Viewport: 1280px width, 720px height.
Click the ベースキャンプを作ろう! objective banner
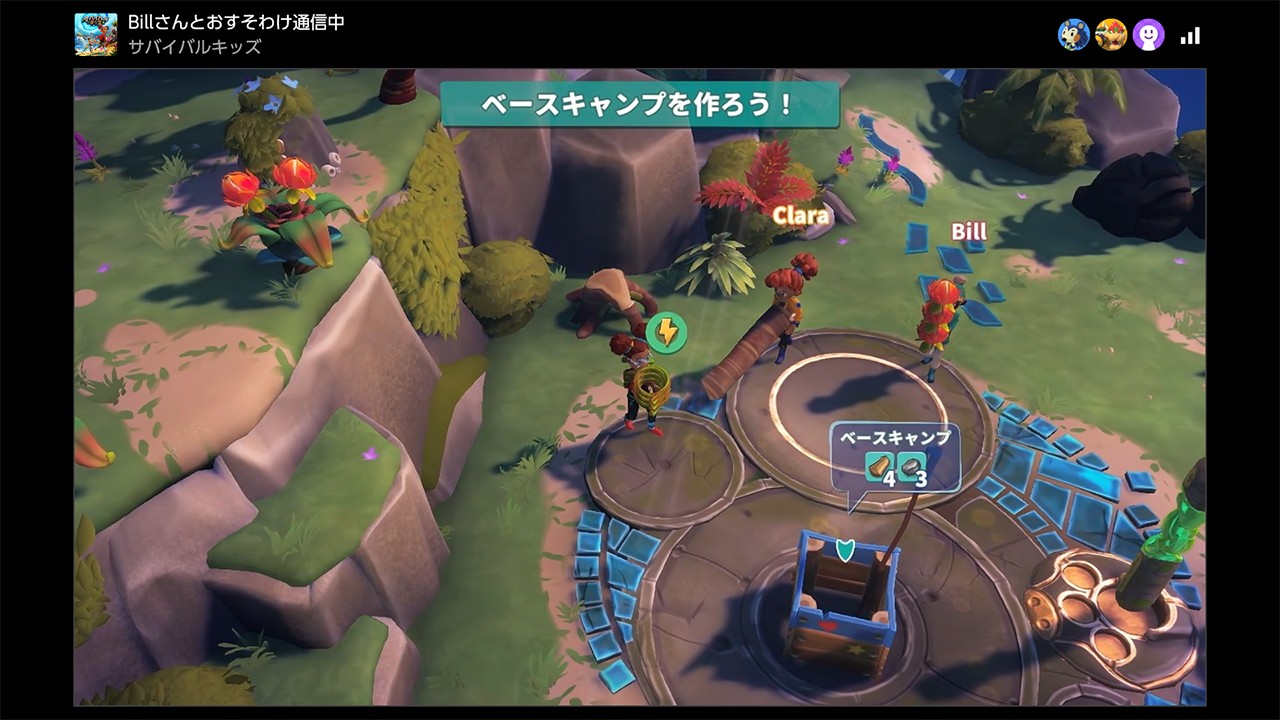click(x=639, y=105)
